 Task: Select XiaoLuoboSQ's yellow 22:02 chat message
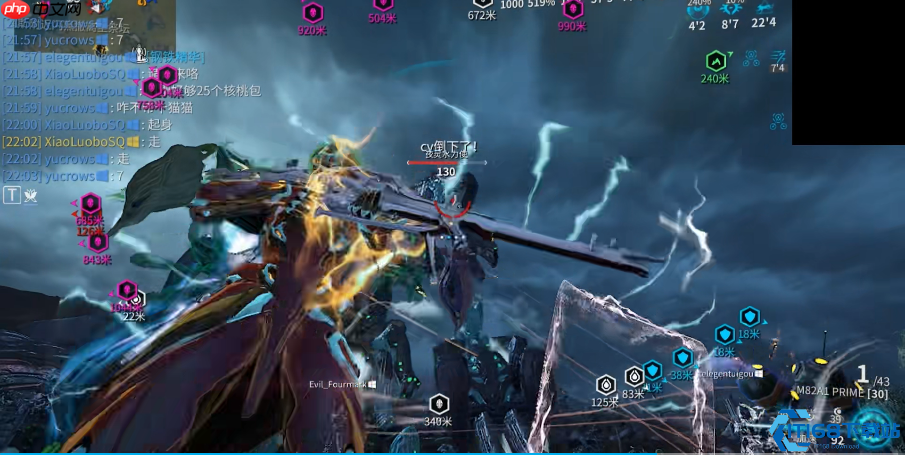tap(81, 142)
